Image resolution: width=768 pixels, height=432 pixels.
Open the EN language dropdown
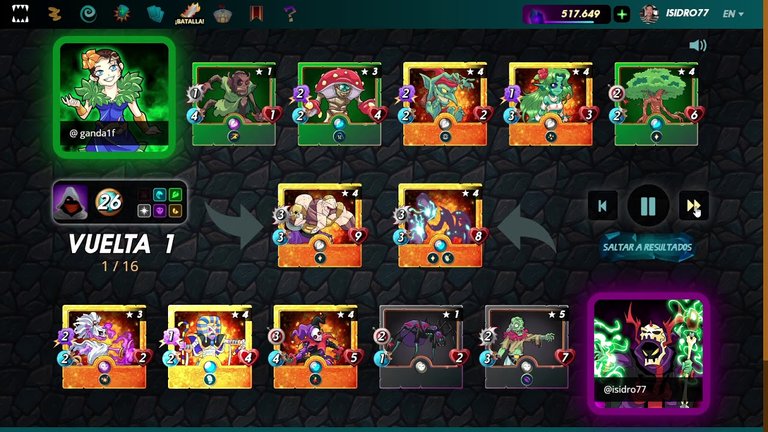[733, 14]
